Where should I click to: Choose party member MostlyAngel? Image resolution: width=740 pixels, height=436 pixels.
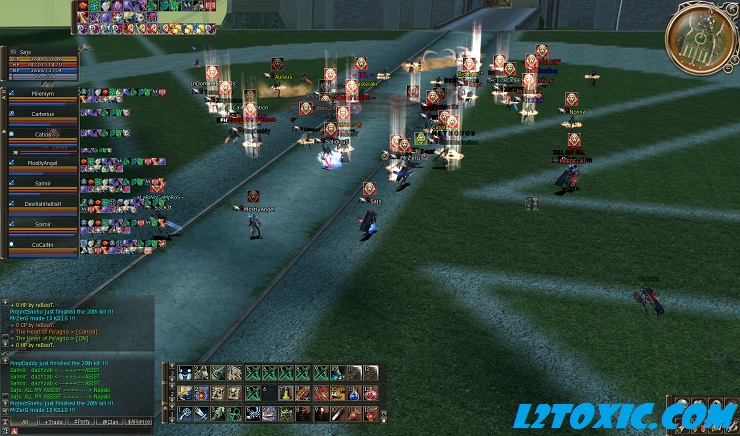click(x=43, y=163)
